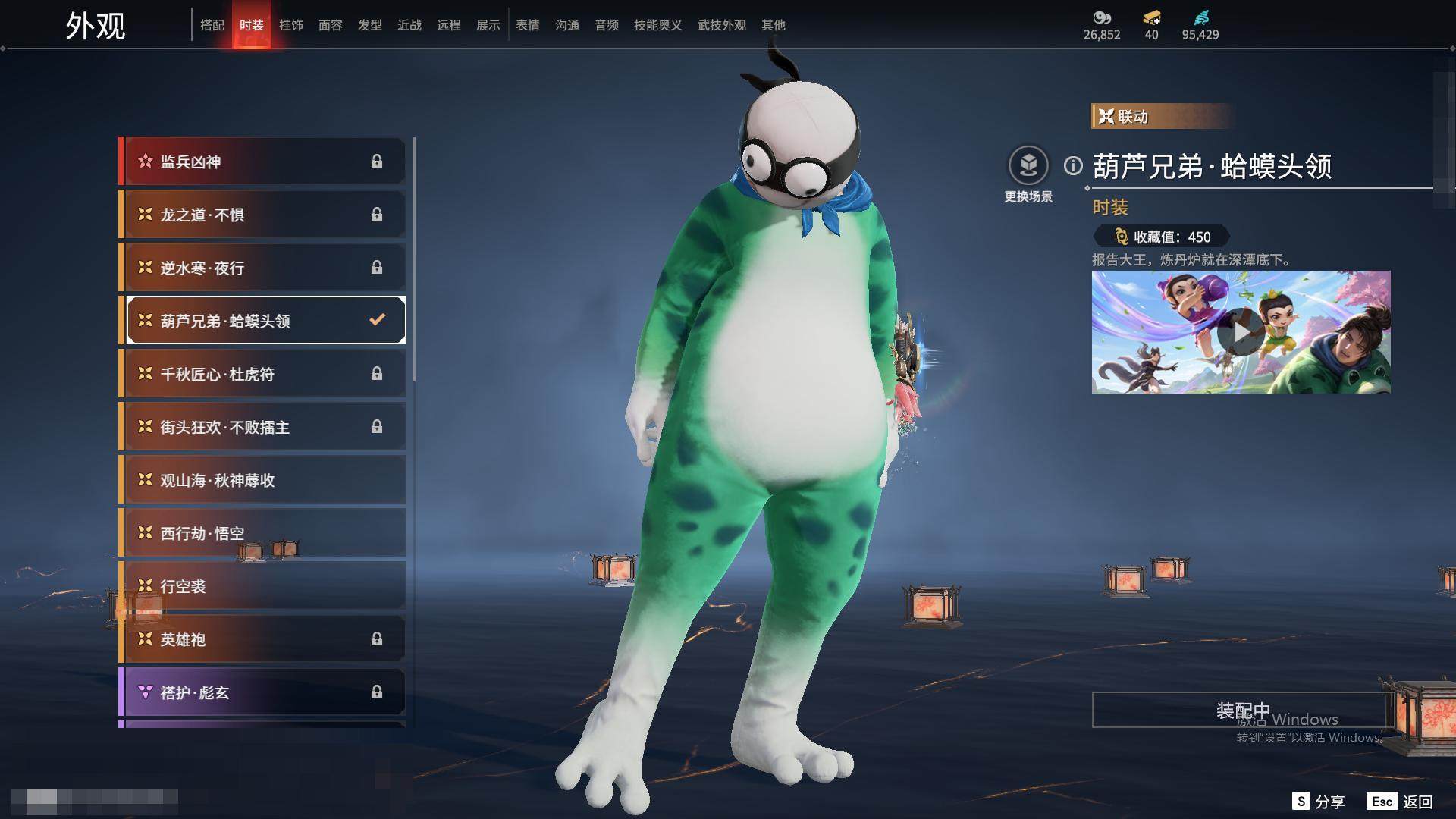Go to the 搭配 tab
The width and height of the screenshot is (1456, 819).
tap(212, 25)
